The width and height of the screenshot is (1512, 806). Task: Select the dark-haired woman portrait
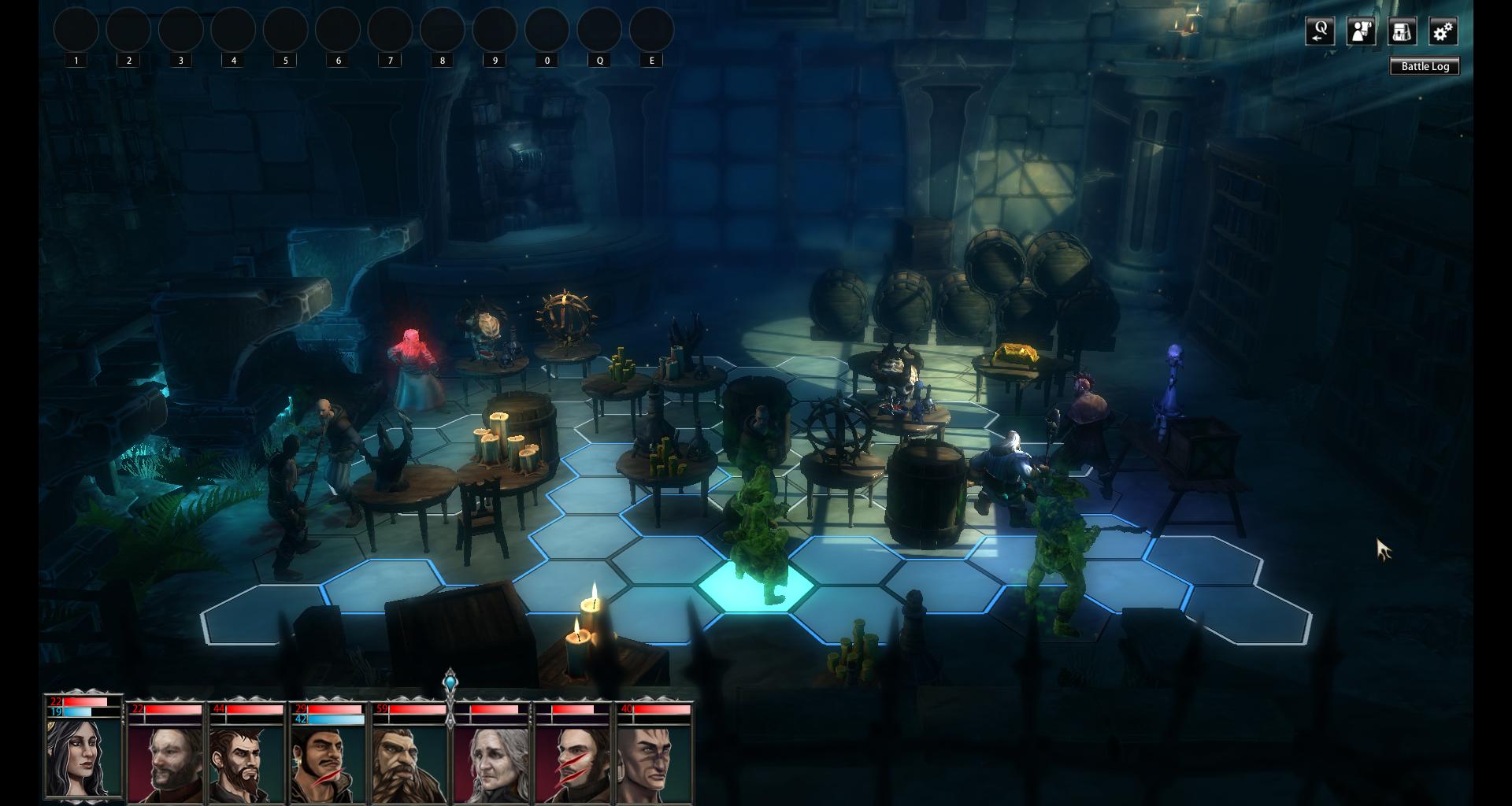(83, 756)
